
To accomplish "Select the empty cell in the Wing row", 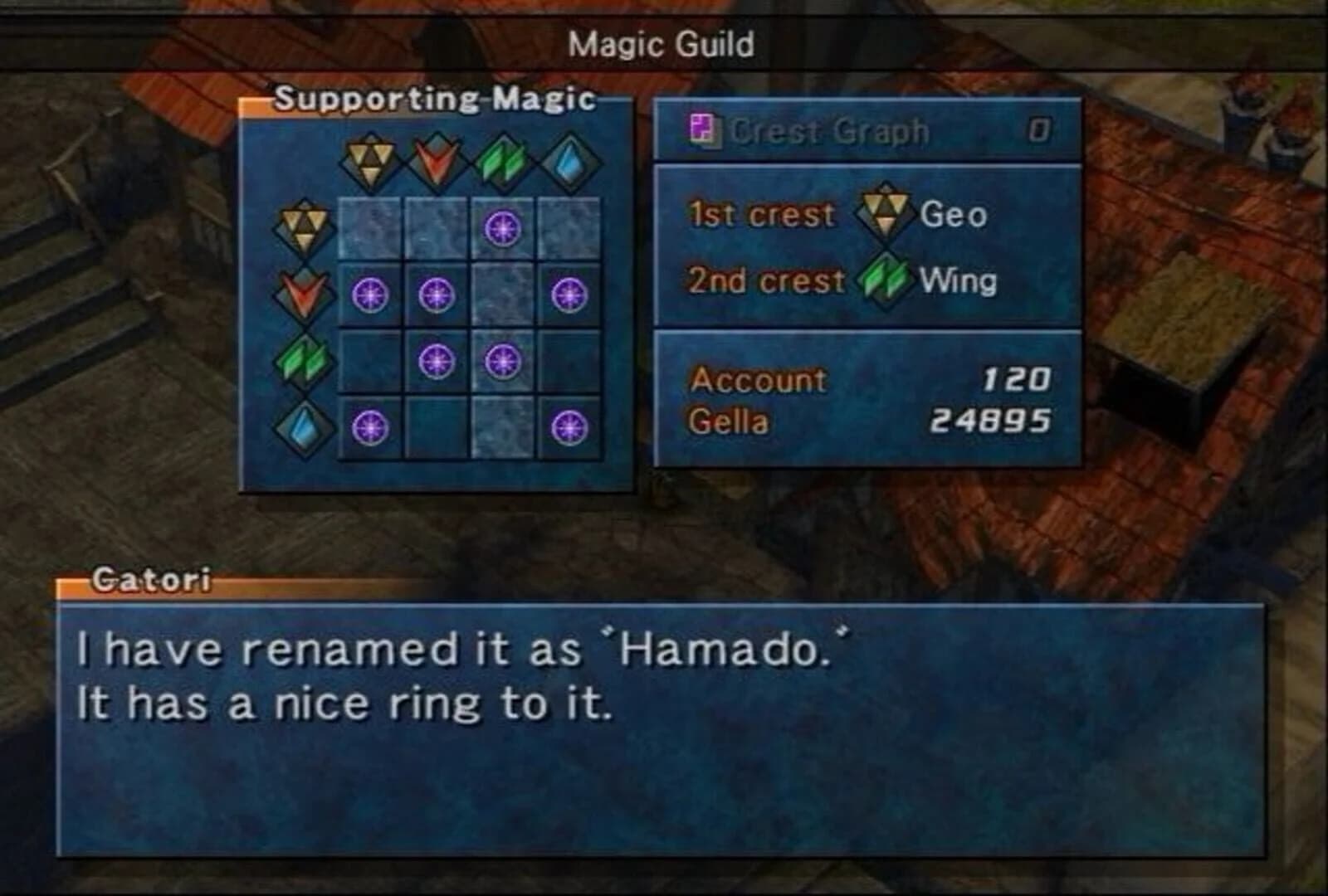I will (371, 361).
